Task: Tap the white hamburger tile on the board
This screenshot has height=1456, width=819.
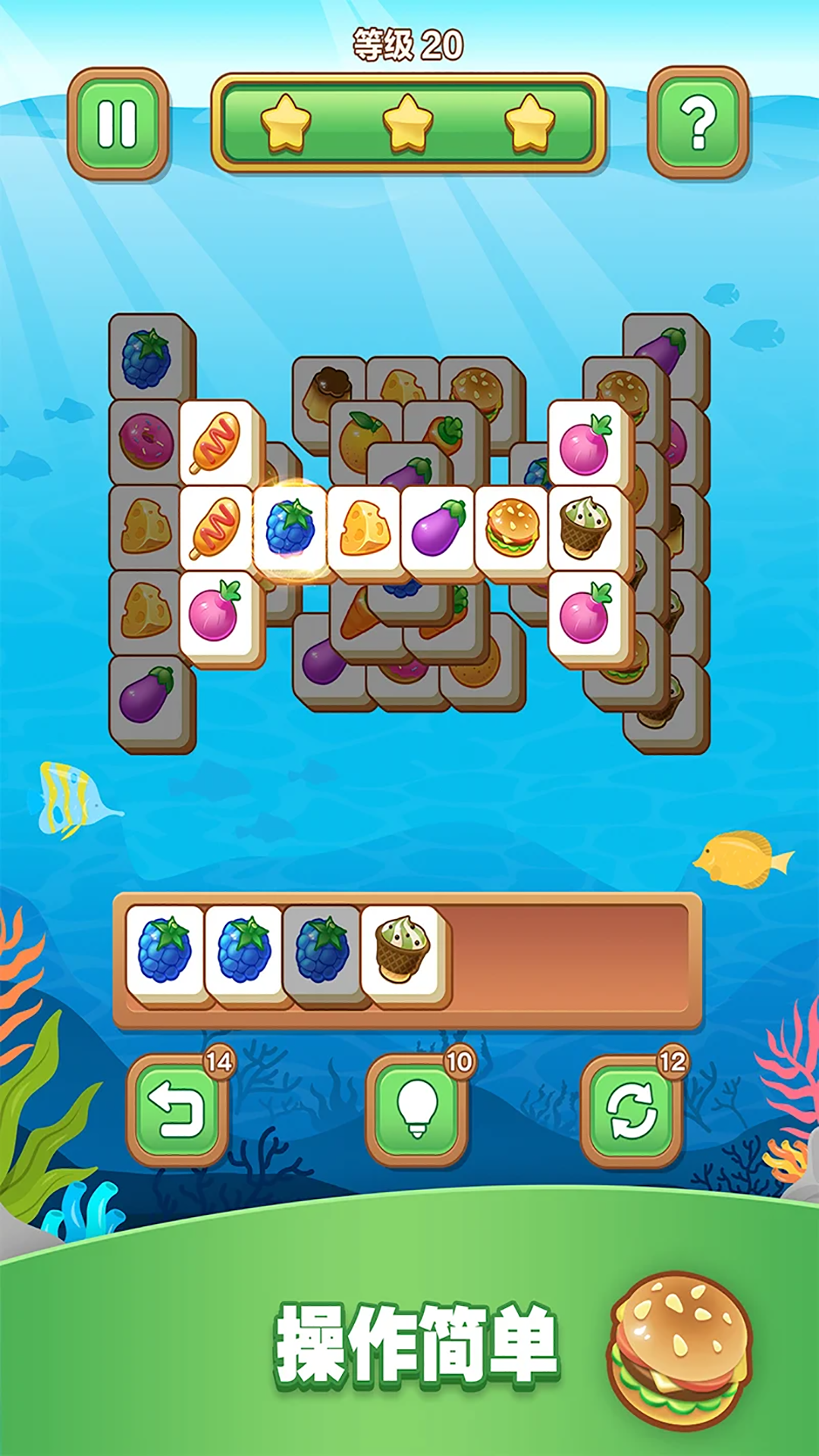Action: coord(512,528)
